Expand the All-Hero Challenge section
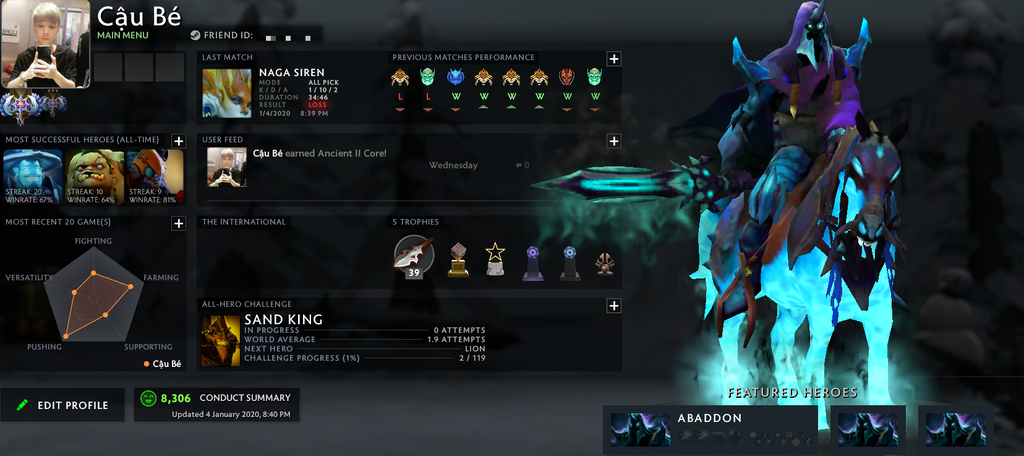Image resolution: width=1024 pixels, height=456 pixels. pyautogui.click(x=614, y=305)
